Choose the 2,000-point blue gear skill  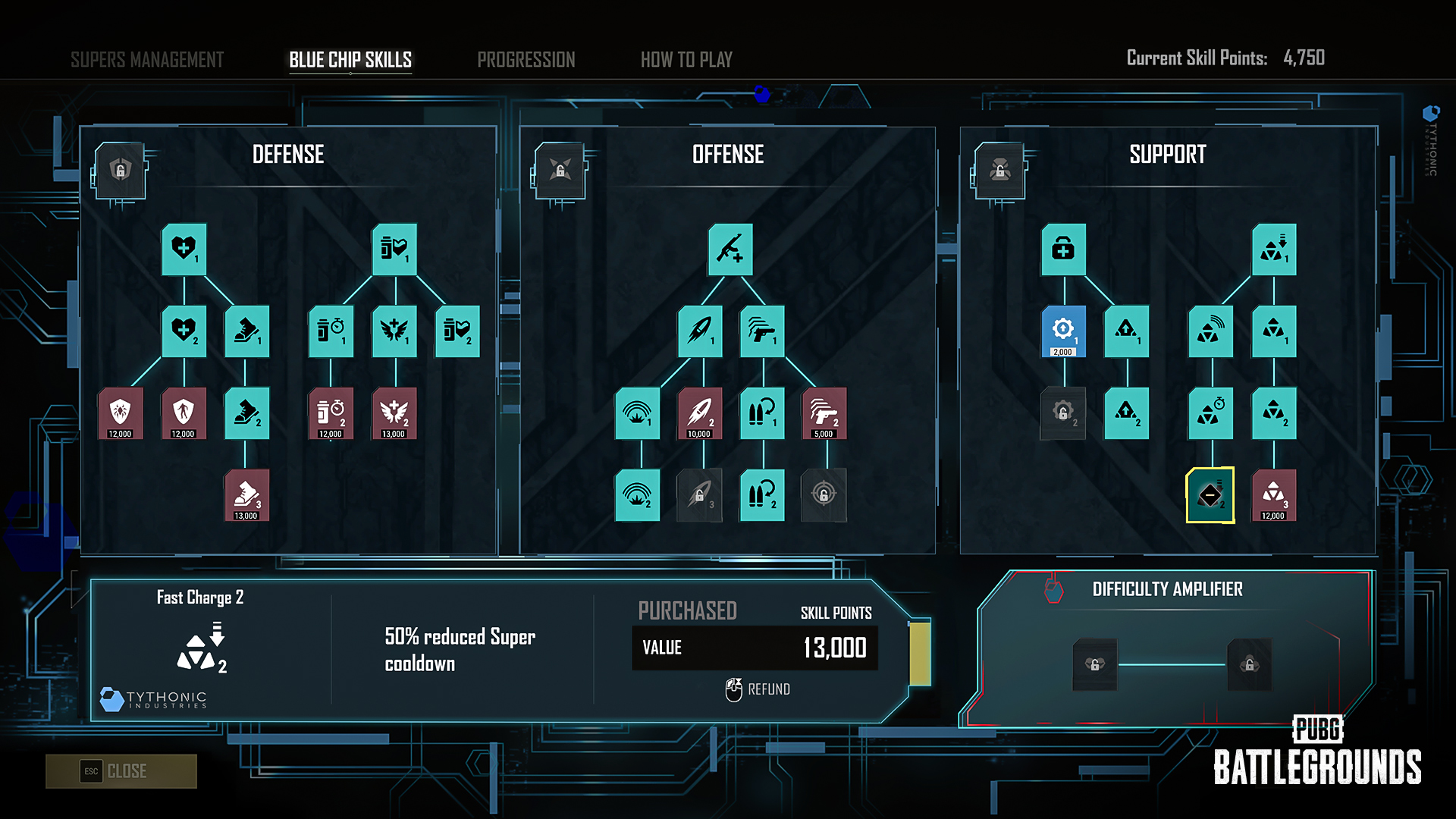[x=1063, y=331]
